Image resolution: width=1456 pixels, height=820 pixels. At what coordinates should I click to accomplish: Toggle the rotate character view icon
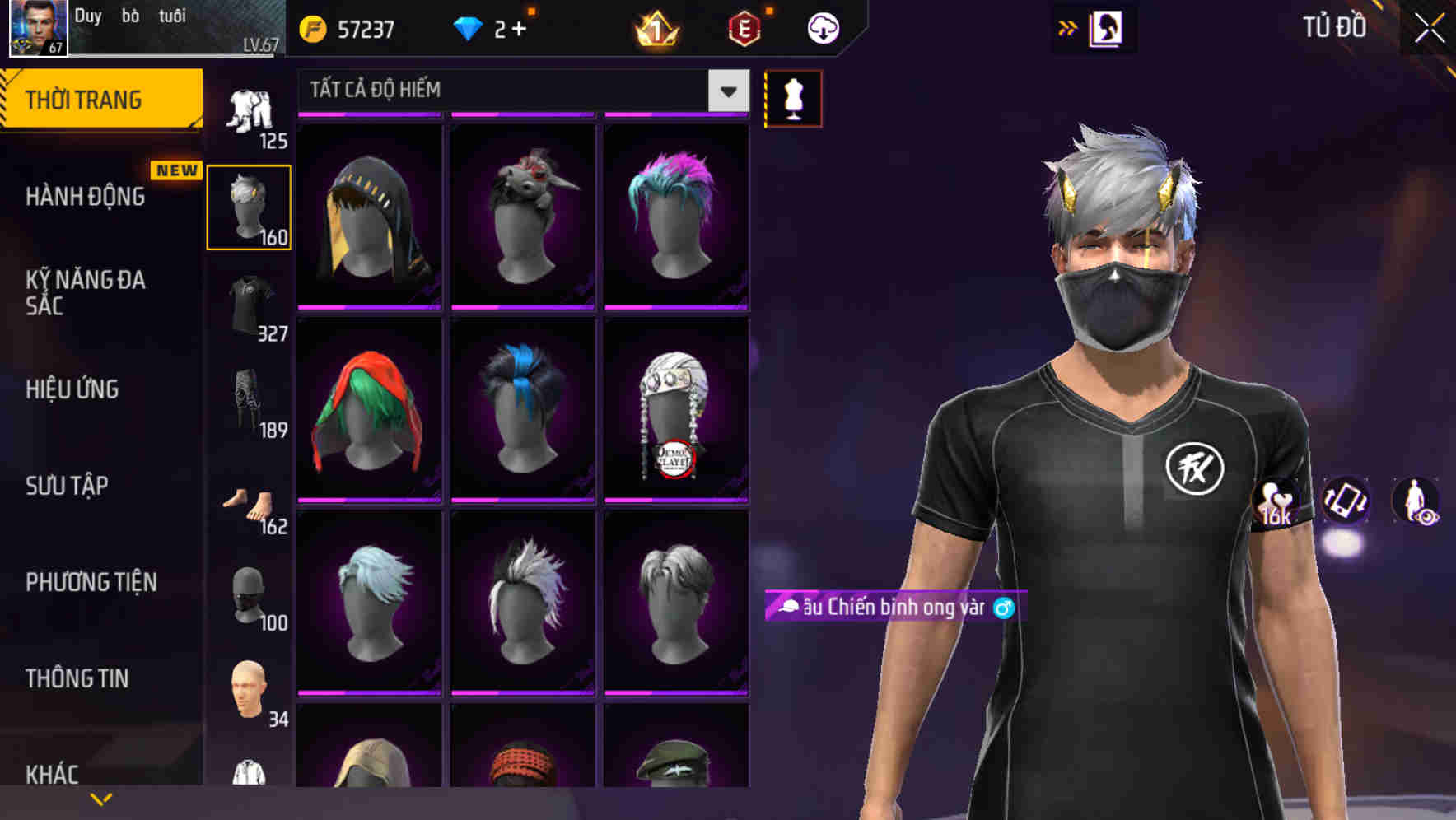pyautogui.click(x=1346, y=506)
